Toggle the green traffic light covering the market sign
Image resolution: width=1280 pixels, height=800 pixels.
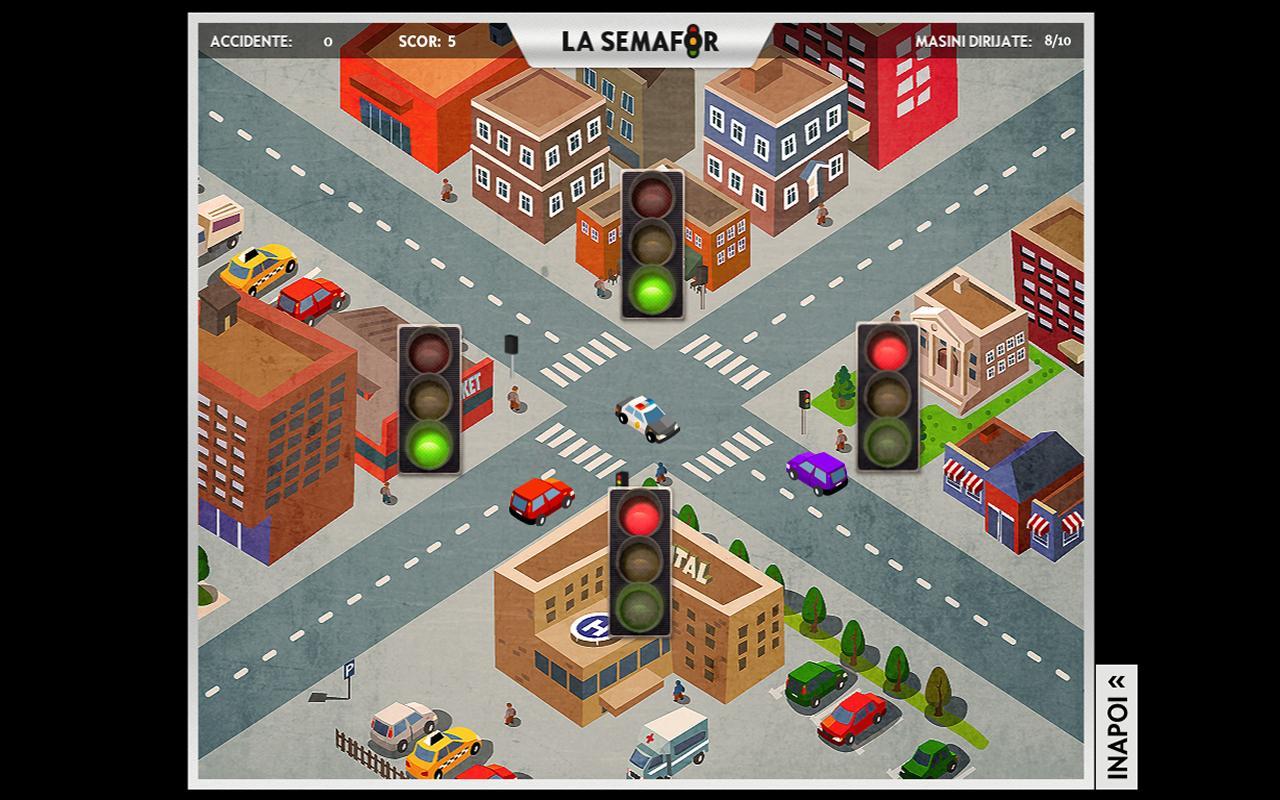click(430, 399)
